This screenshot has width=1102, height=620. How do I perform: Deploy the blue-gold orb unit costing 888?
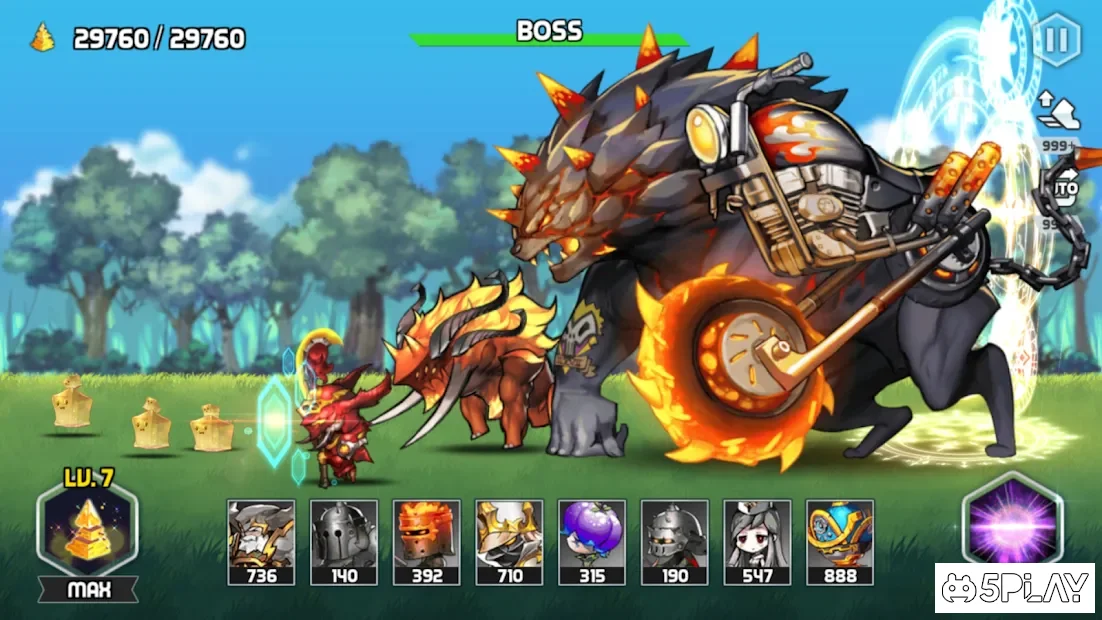[840, 541]
